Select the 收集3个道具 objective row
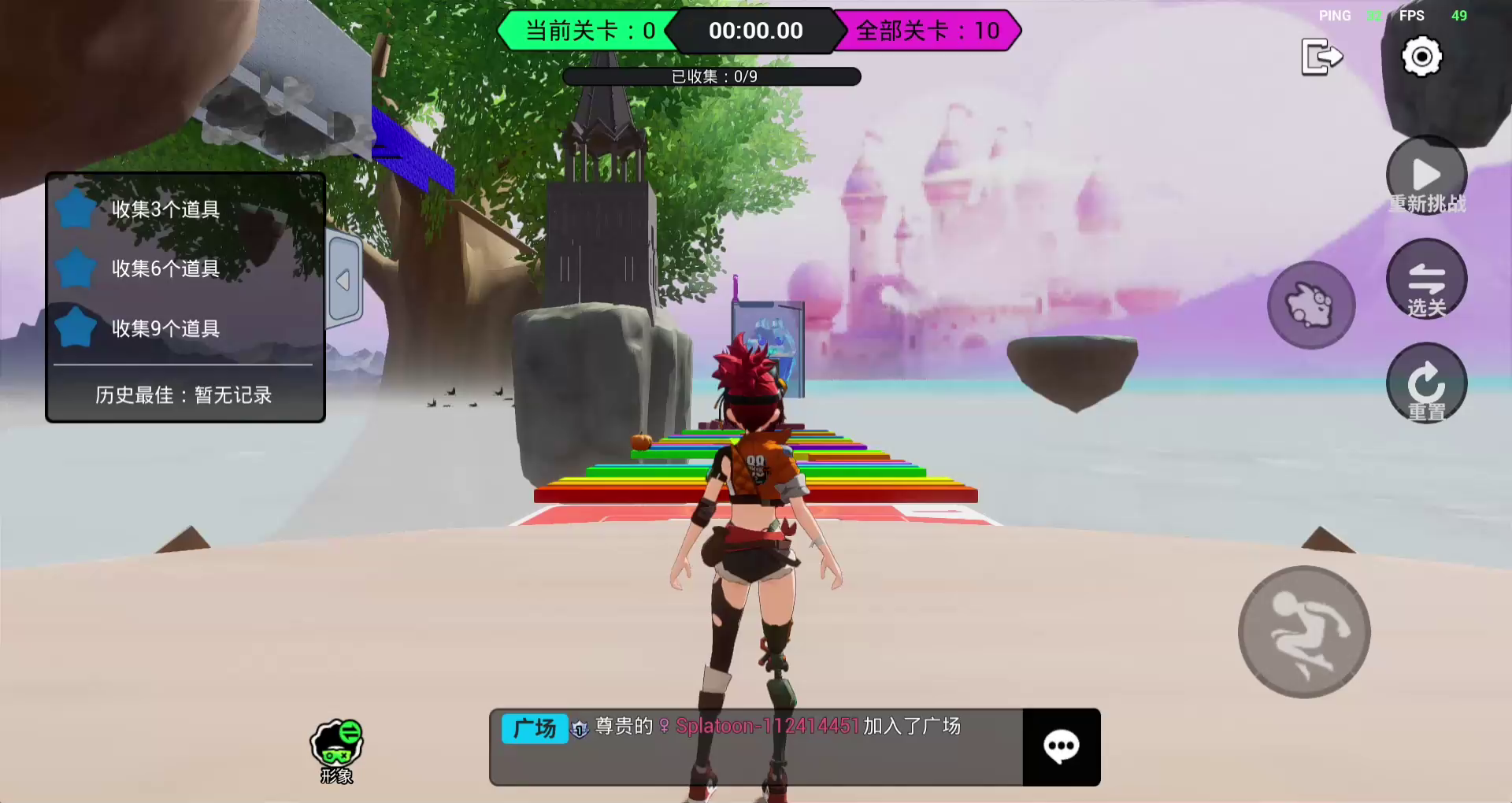The height and width of the screenshot is (803, 1512). click(165, 209)
